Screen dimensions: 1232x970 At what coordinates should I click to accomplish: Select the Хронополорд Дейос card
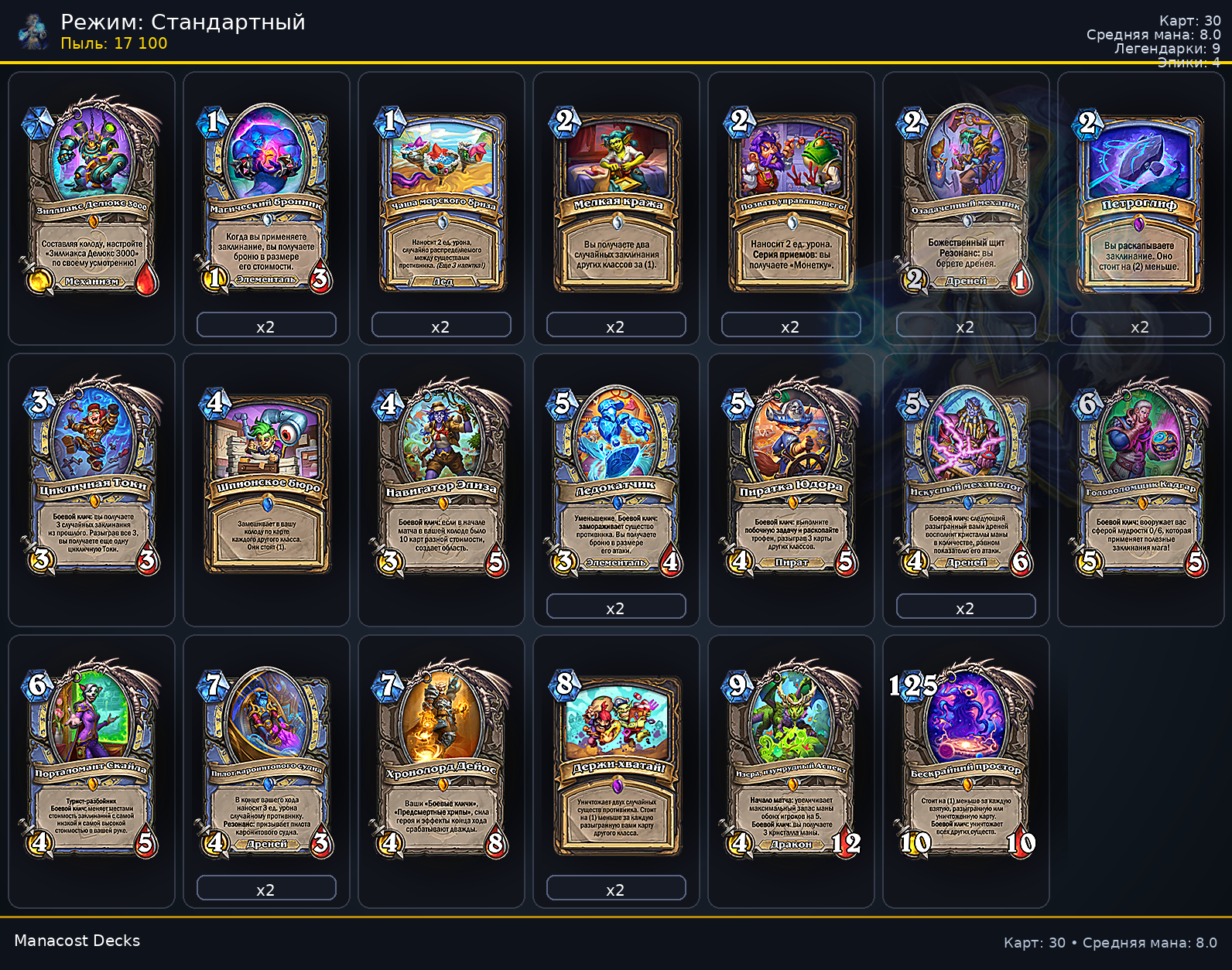441,762
